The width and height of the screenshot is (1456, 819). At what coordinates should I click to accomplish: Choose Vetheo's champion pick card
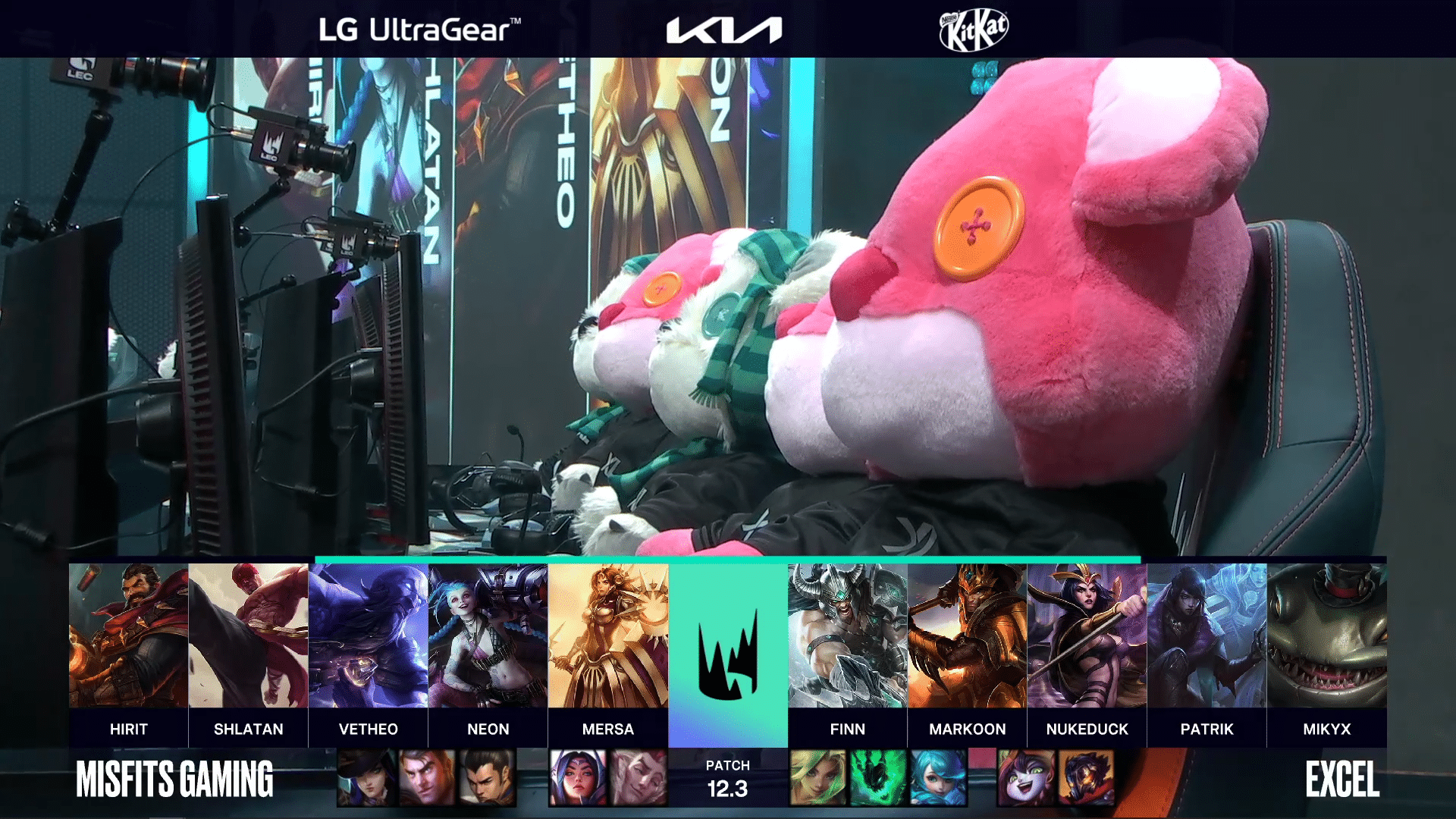368,635
